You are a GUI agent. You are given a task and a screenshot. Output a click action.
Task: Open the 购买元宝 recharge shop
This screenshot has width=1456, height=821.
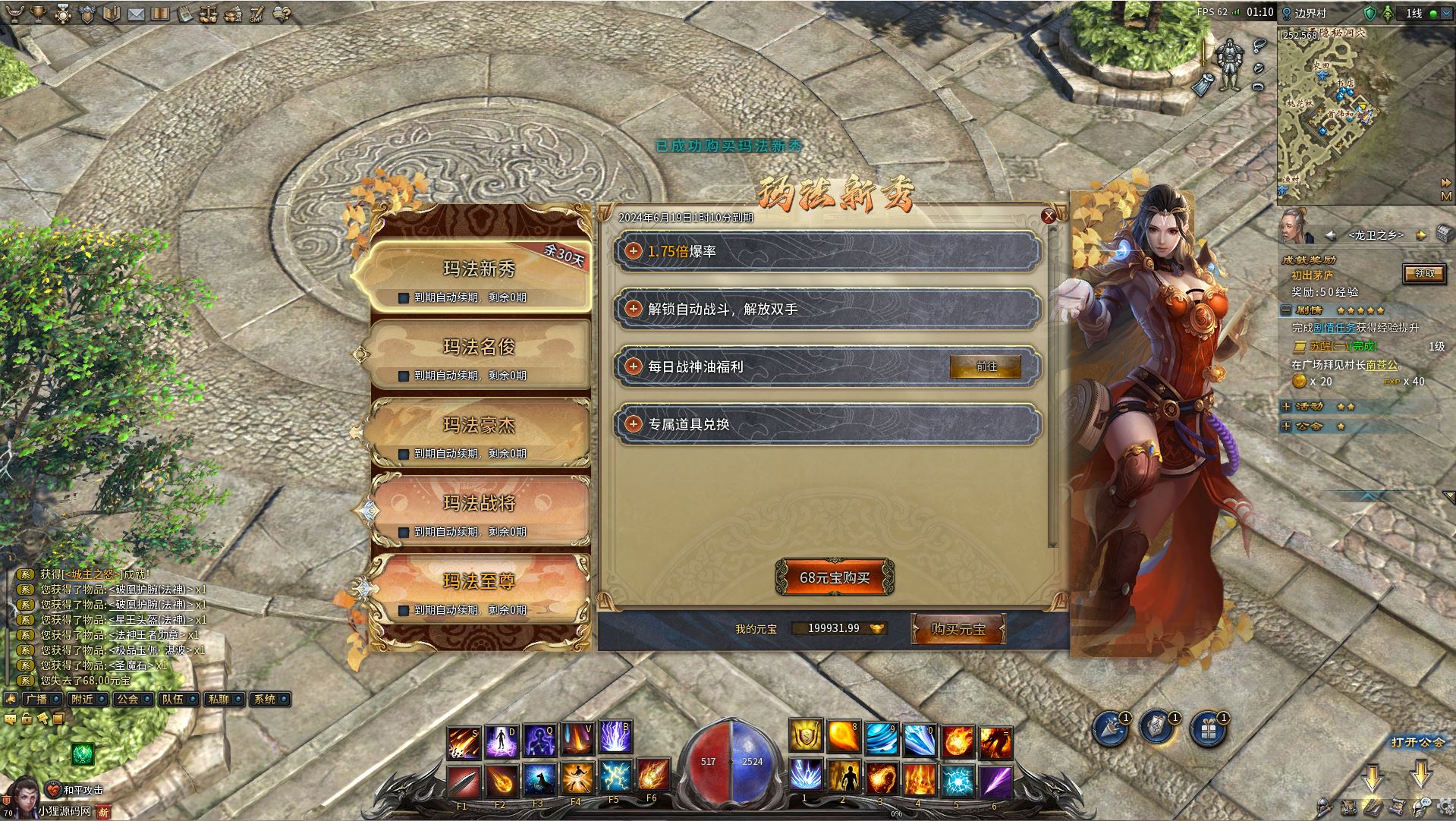pos(958,629)
